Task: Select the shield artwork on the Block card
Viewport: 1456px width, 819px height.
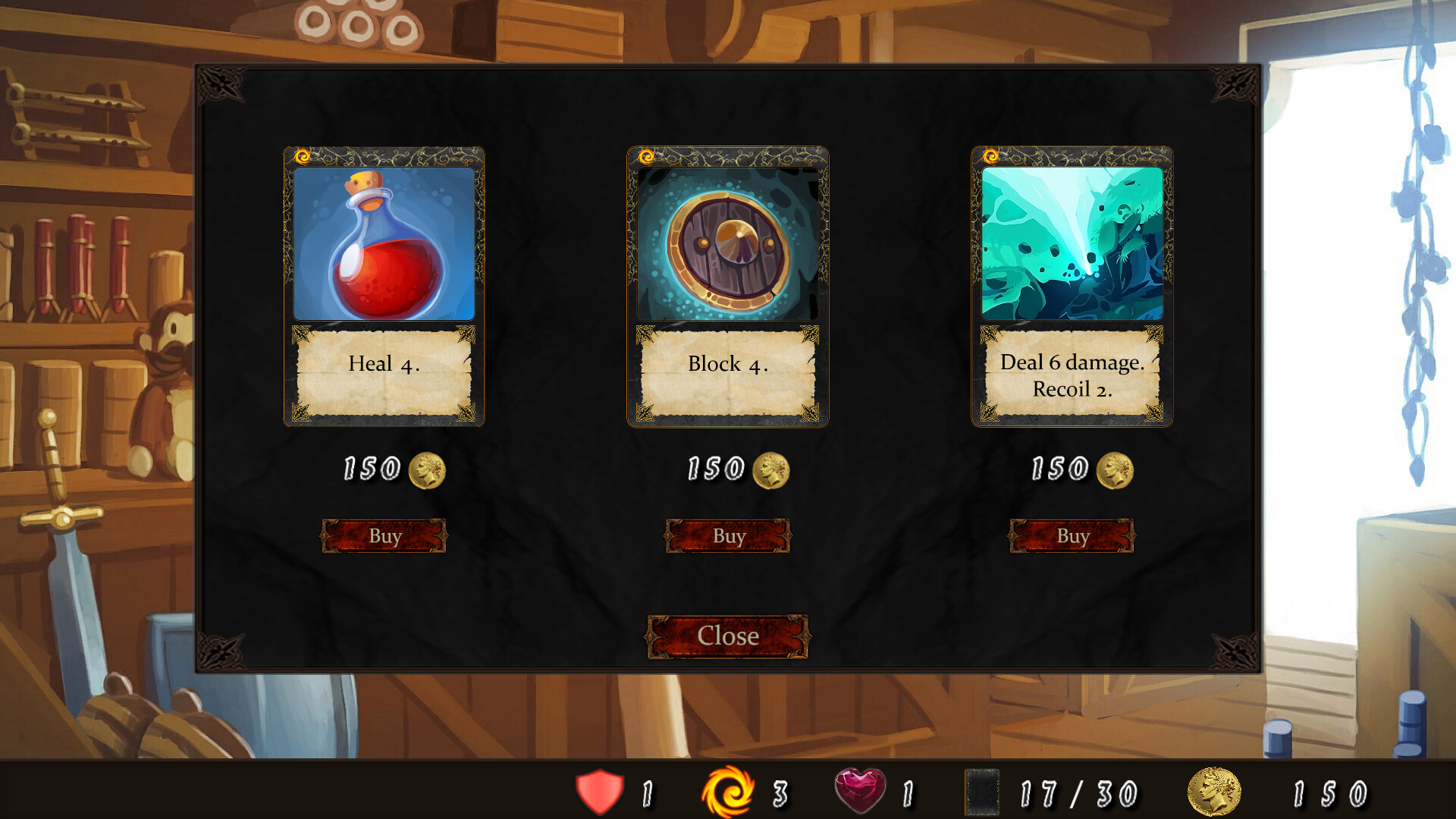Action: pos(728,243)
